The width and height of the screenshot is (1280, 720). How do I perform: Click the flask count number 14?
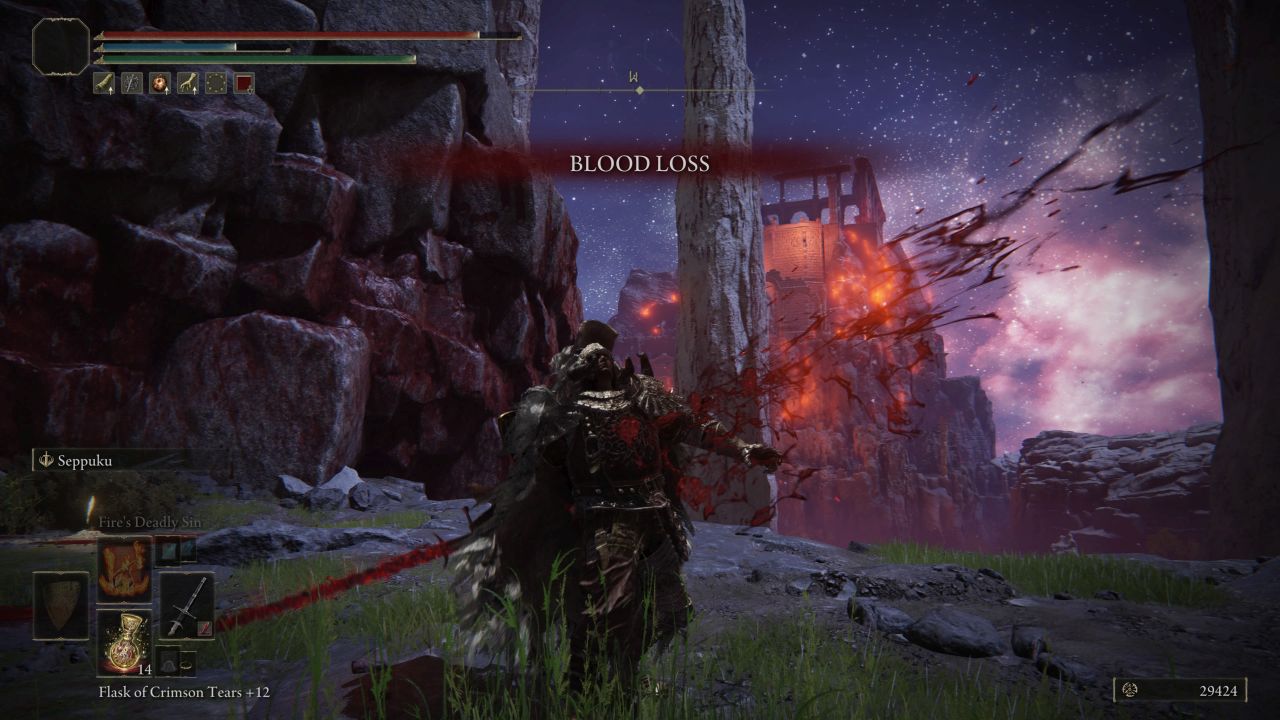click(144, 671)
